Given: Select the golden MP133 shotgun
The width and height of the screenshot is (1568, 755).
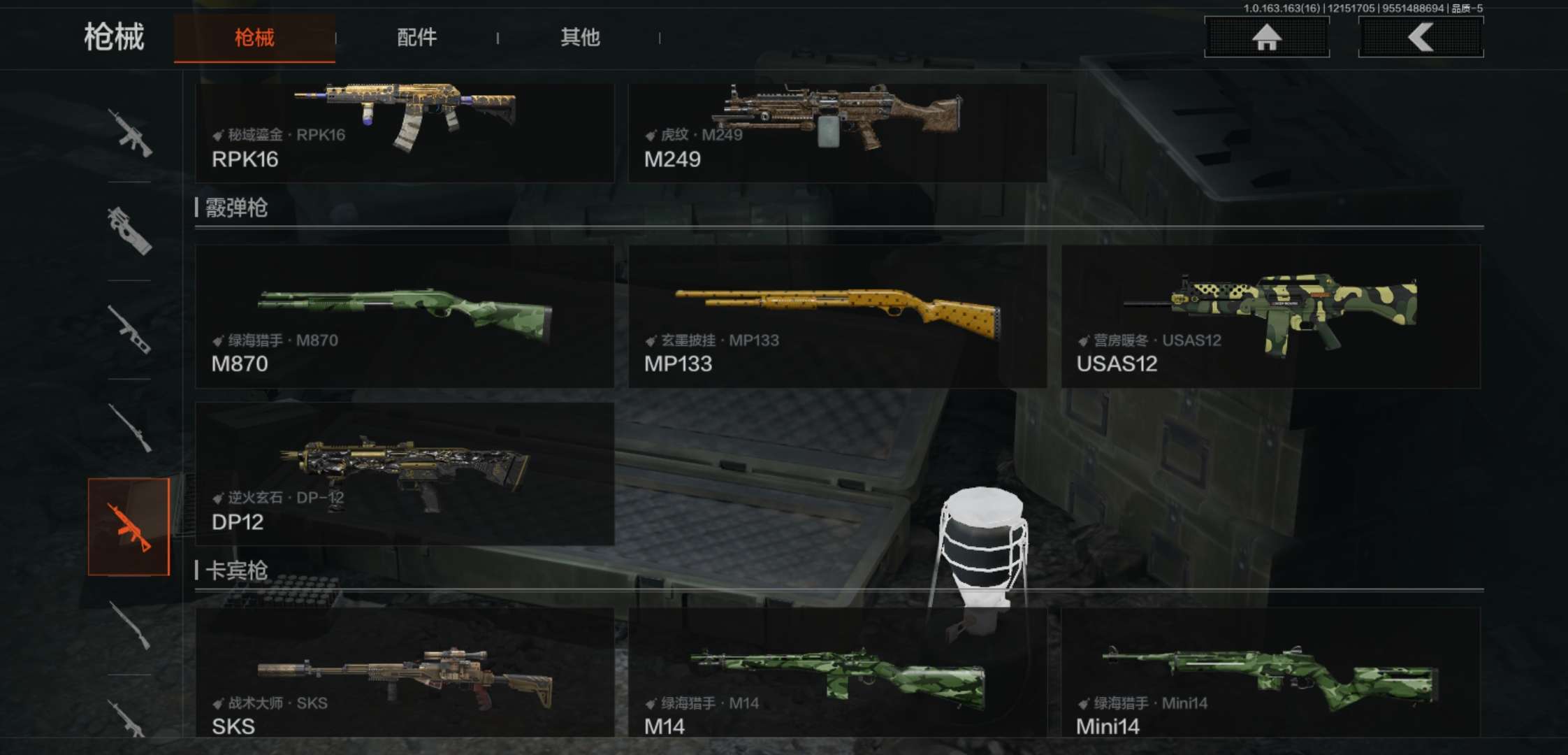Looking at the screenshot, I should click(837, 317).
